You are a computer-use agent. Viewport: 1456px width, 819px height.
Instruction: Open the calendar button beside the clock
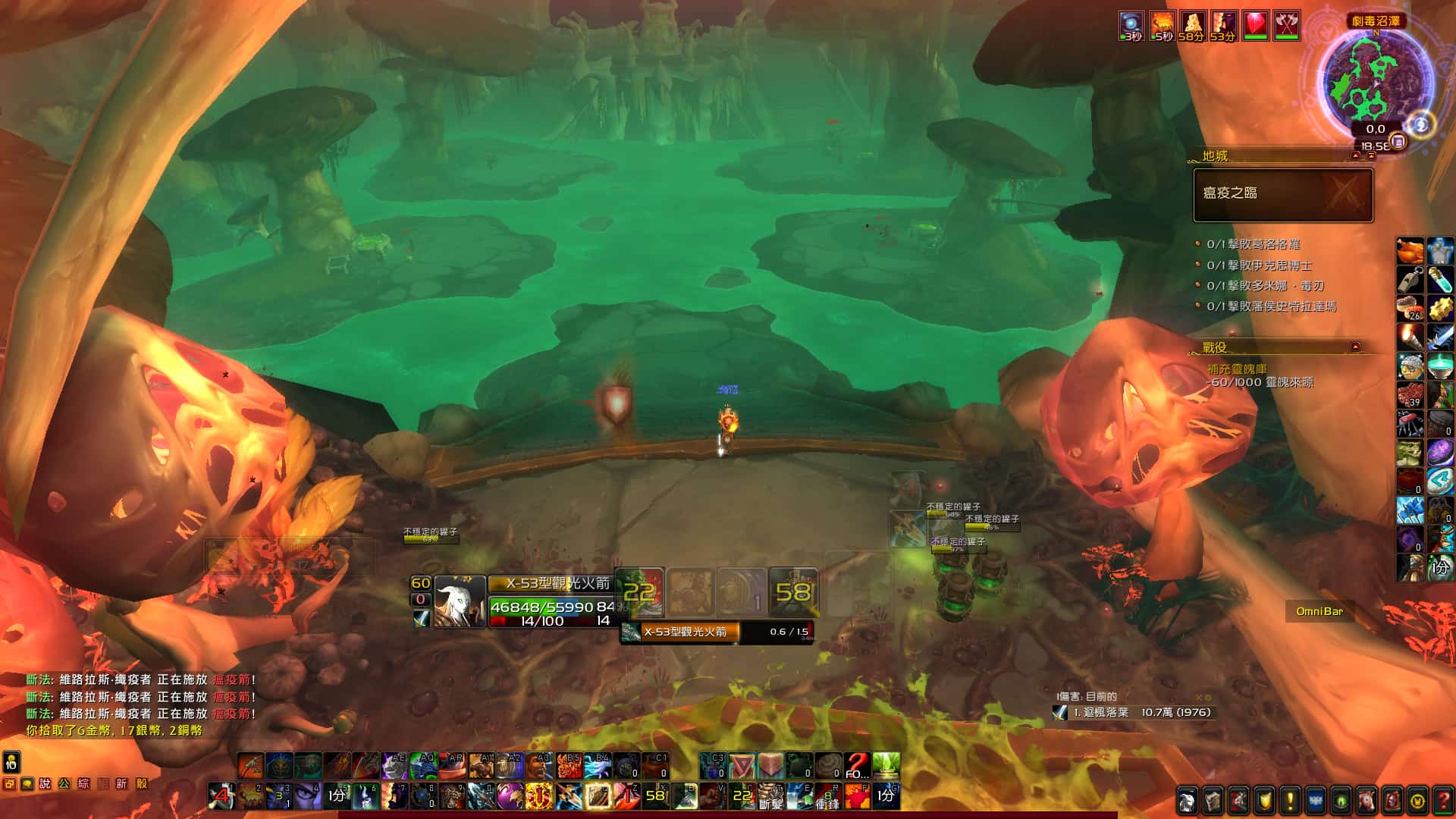tap(1398, 142)
